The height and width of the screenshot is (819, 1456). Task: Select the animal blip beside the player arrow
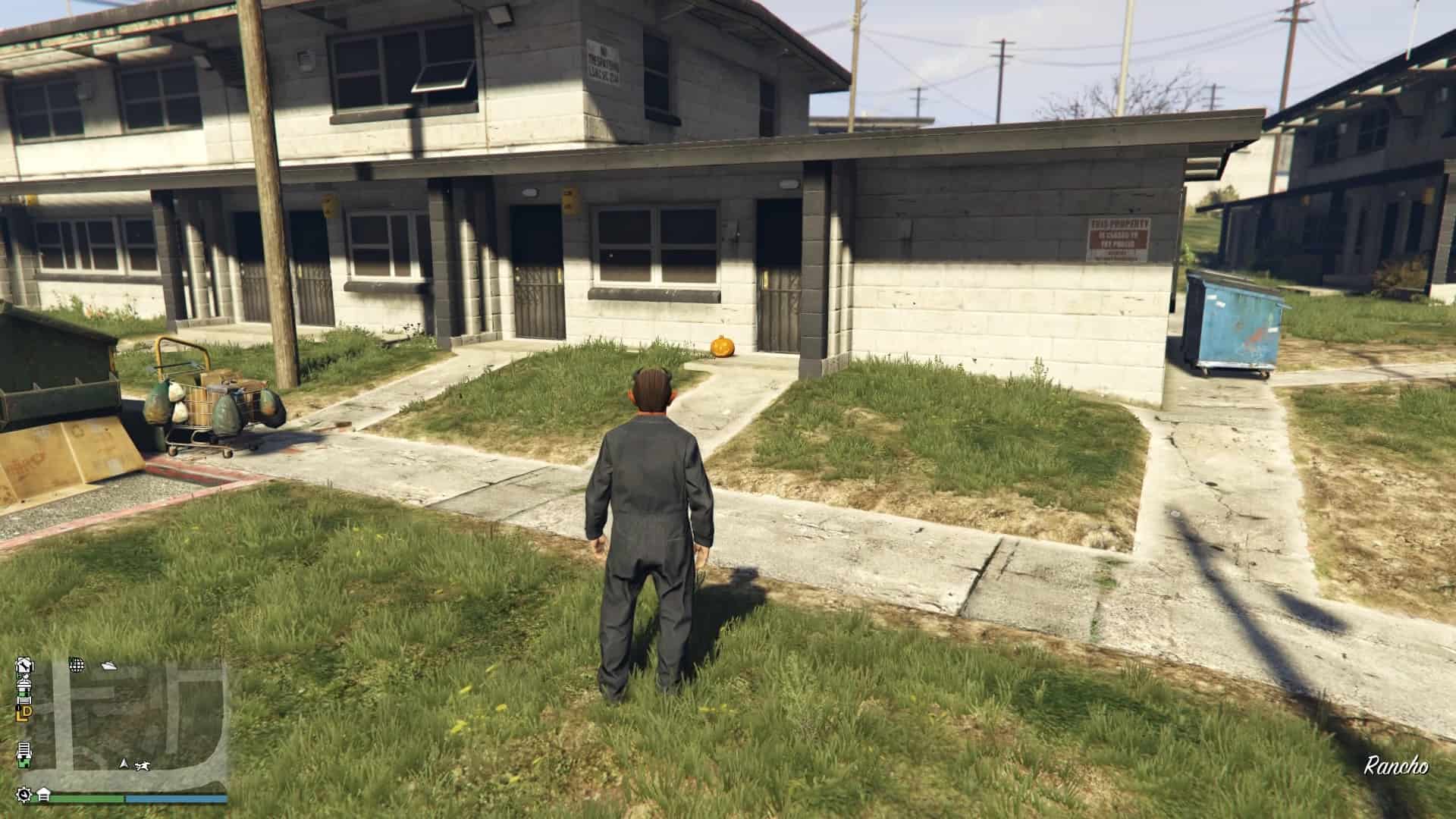pyautogui.click(x=143, y=765)
